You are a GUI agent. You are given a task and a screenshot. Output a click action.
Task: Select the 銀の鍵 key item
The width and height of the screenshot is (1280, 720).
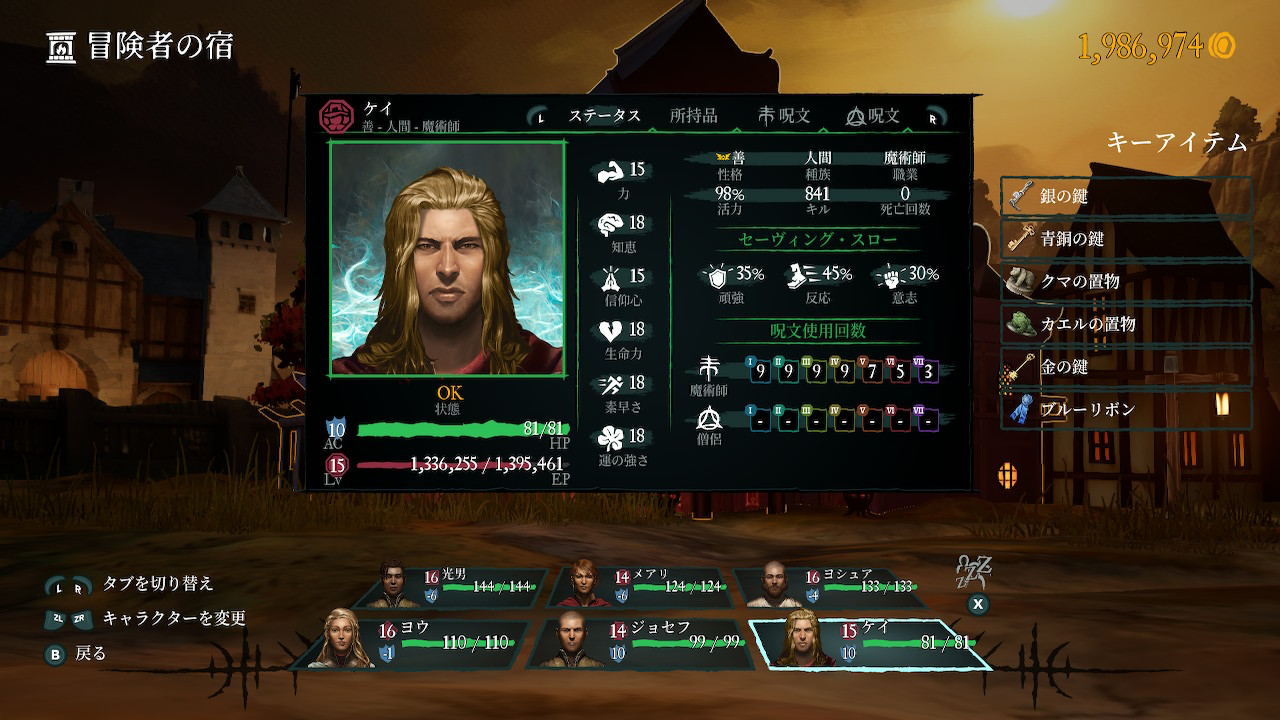point(1126,197)
